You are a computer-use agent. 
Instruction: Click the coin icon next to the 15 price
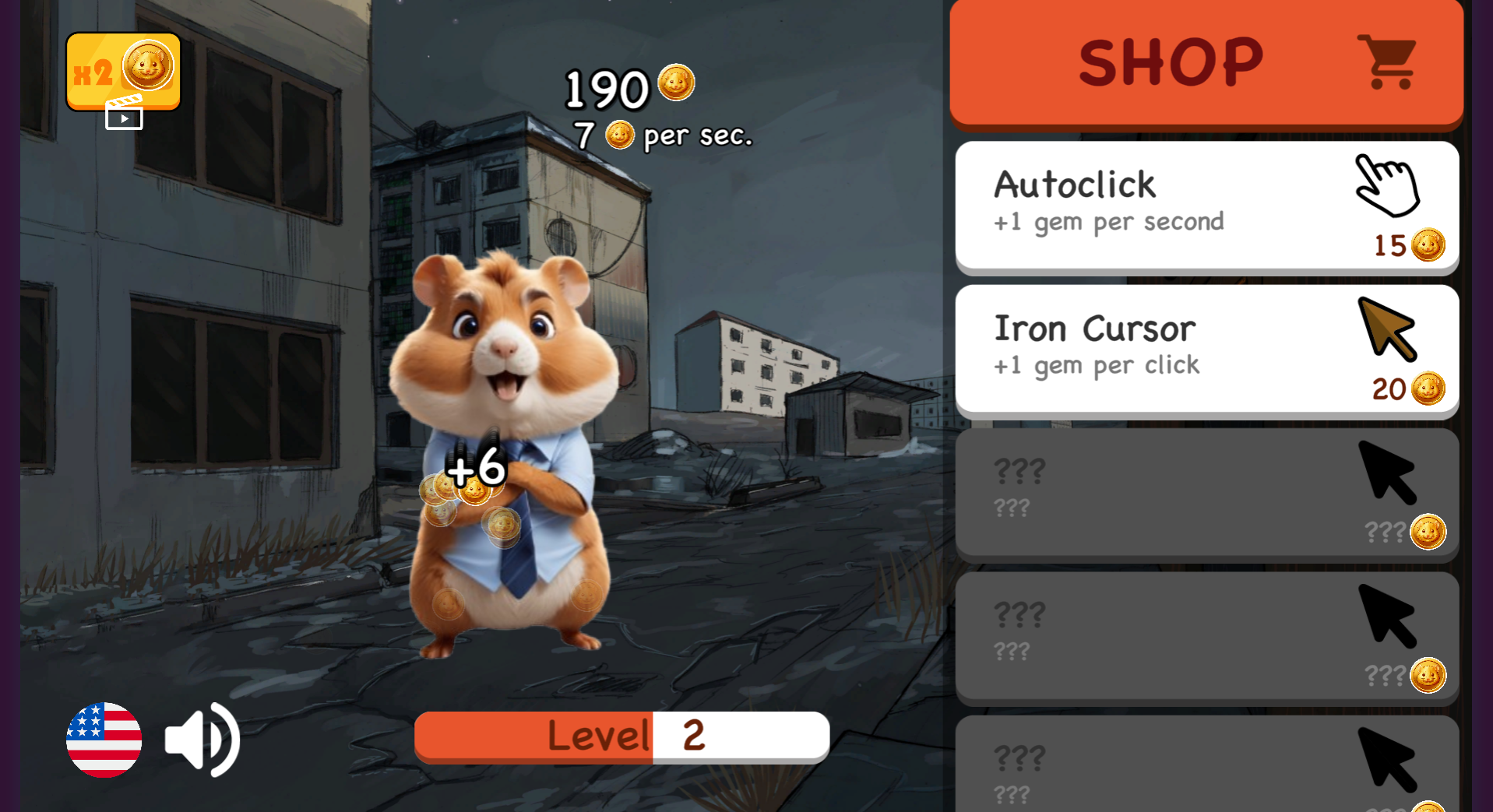[1428, 244]
